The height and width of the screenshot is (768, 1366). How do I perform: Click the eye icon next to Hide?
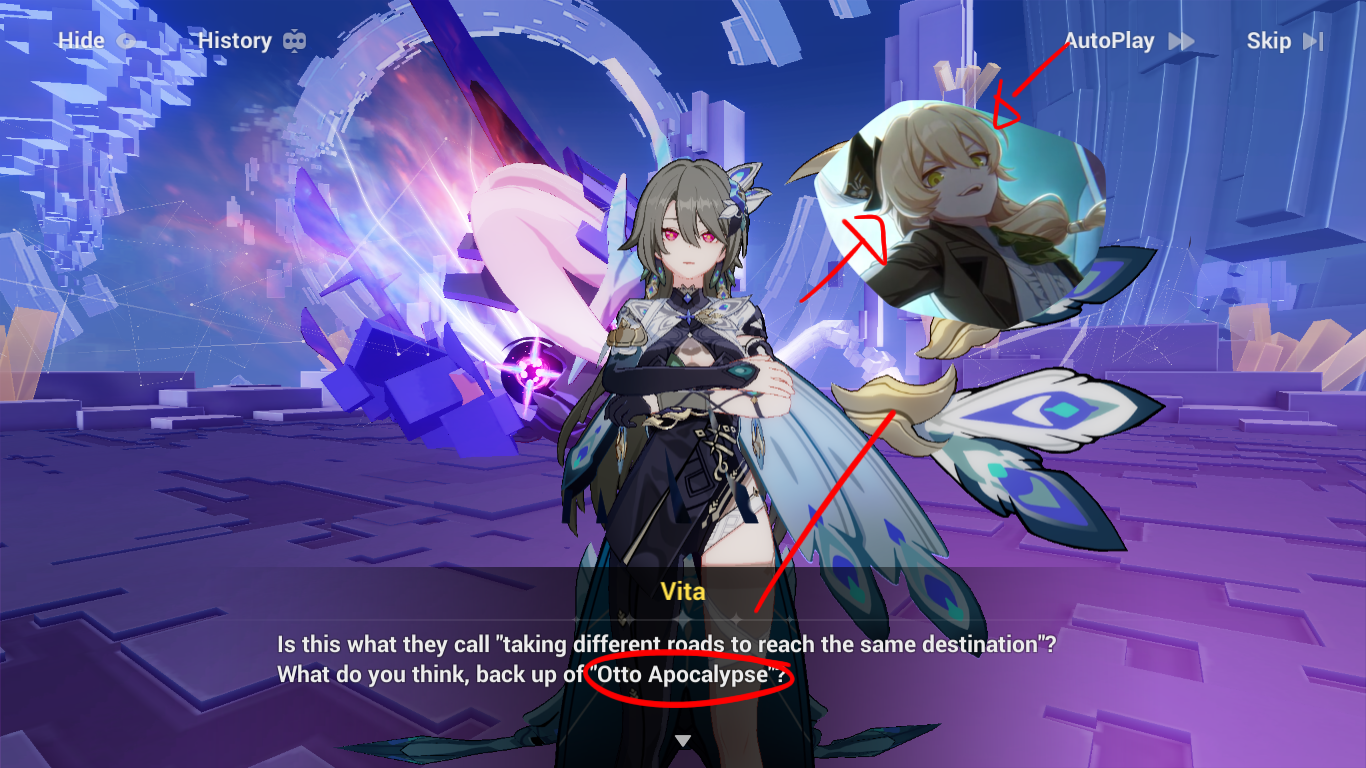(127, 41)
